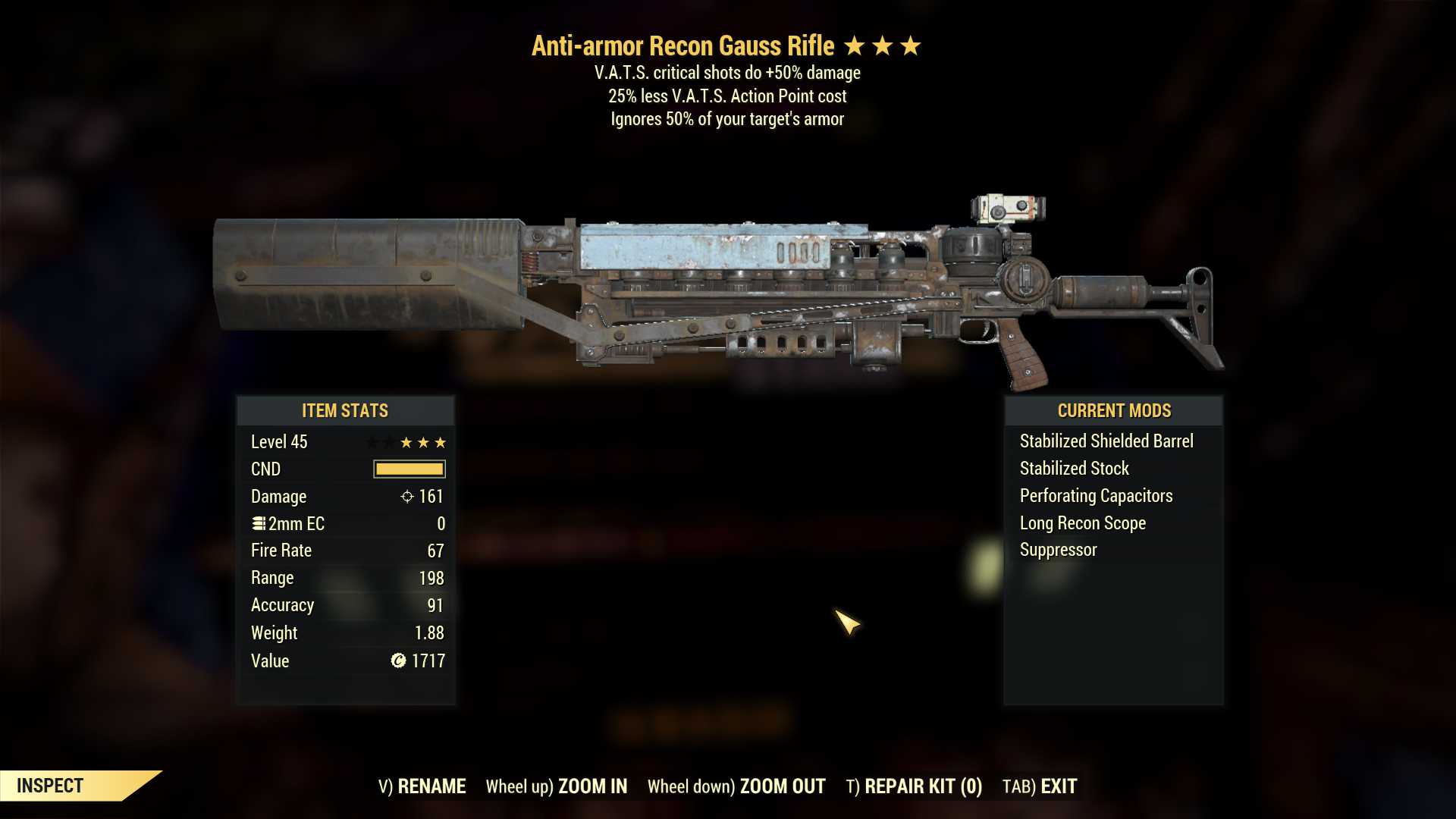Toggle the last gold star in the Level row
Viewport: 1456px width, 819px height.
(x=439, y=442)
